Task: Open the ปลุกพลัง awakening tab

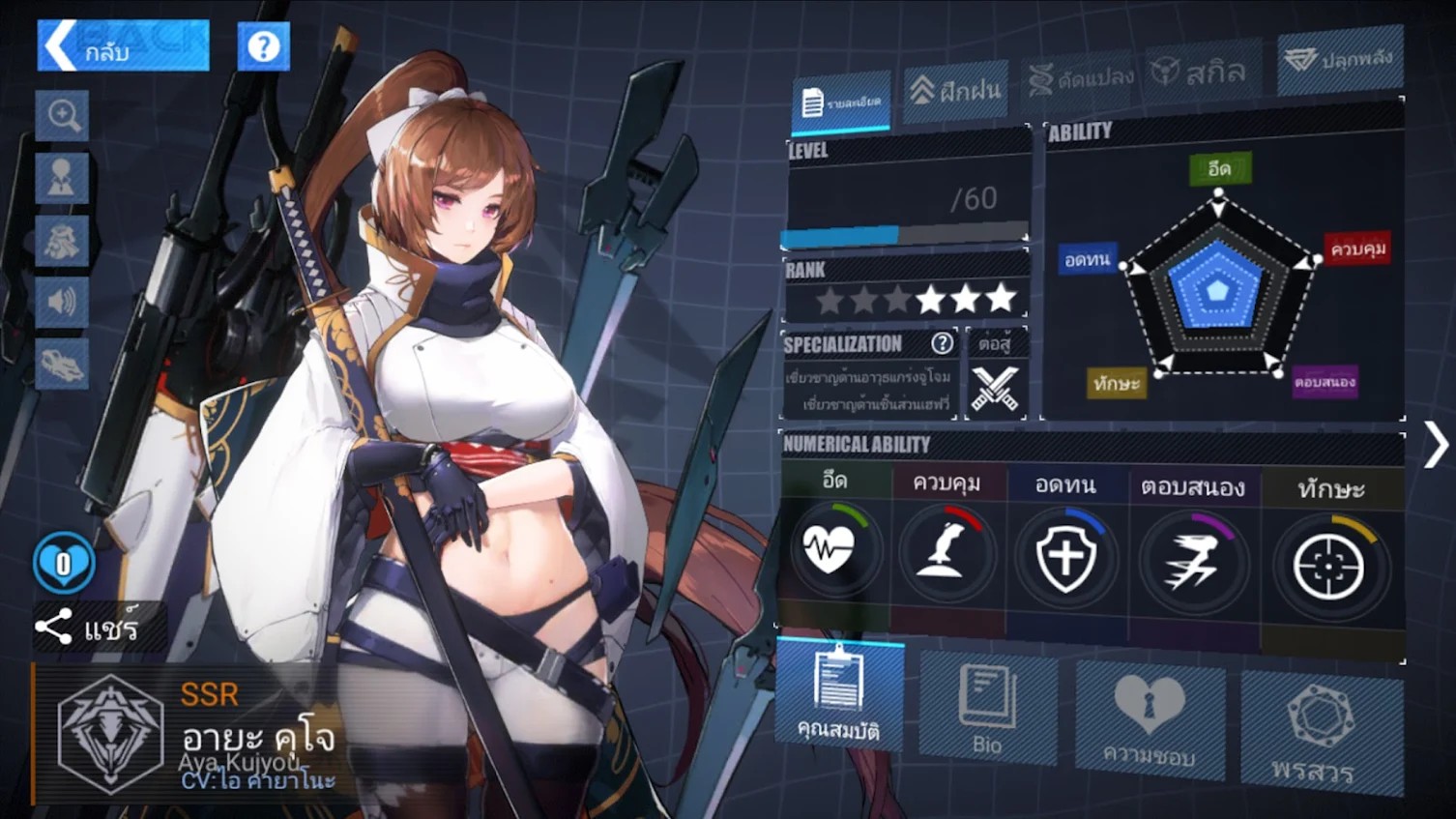Action: click(1339, 61)
